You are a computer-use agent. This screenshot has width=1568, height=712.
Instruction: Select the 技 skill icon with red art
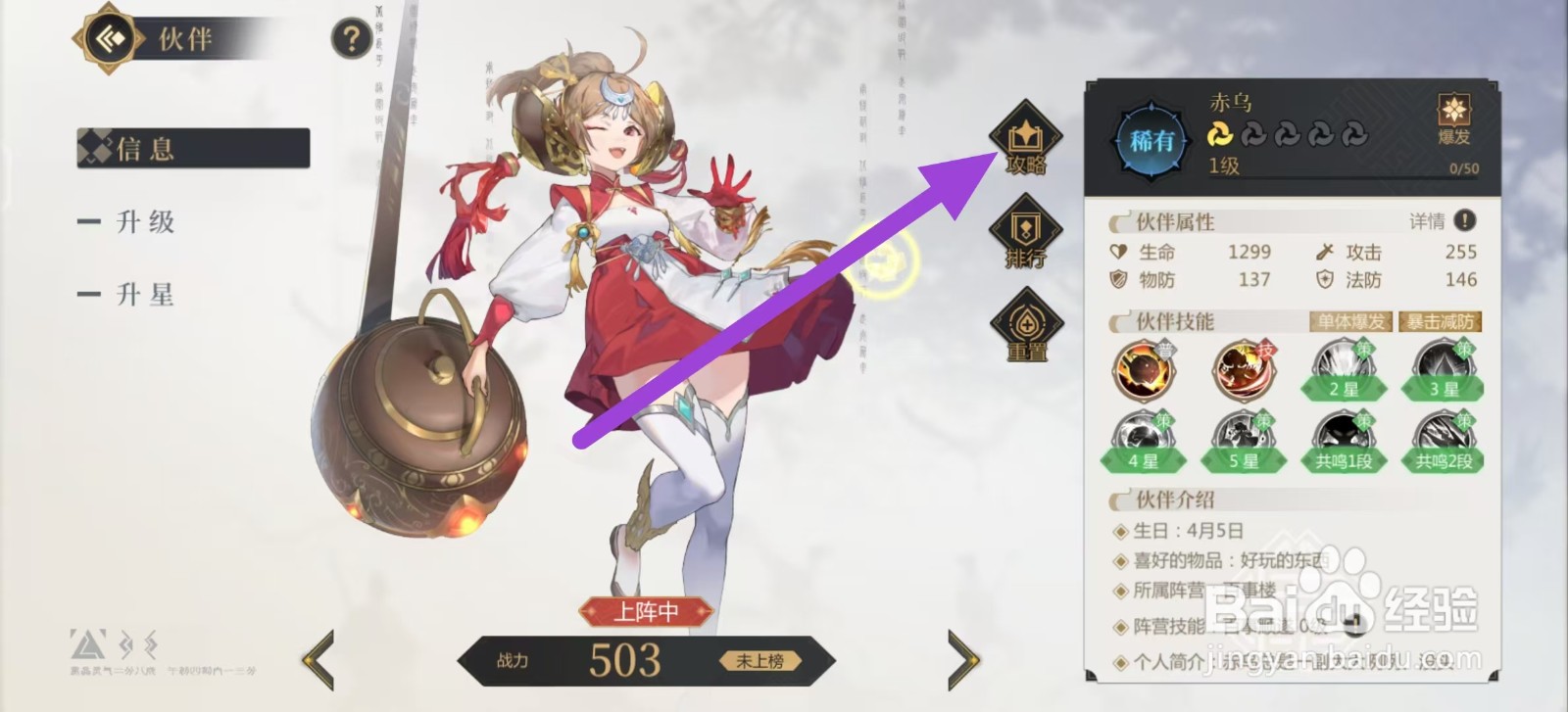1243,370
